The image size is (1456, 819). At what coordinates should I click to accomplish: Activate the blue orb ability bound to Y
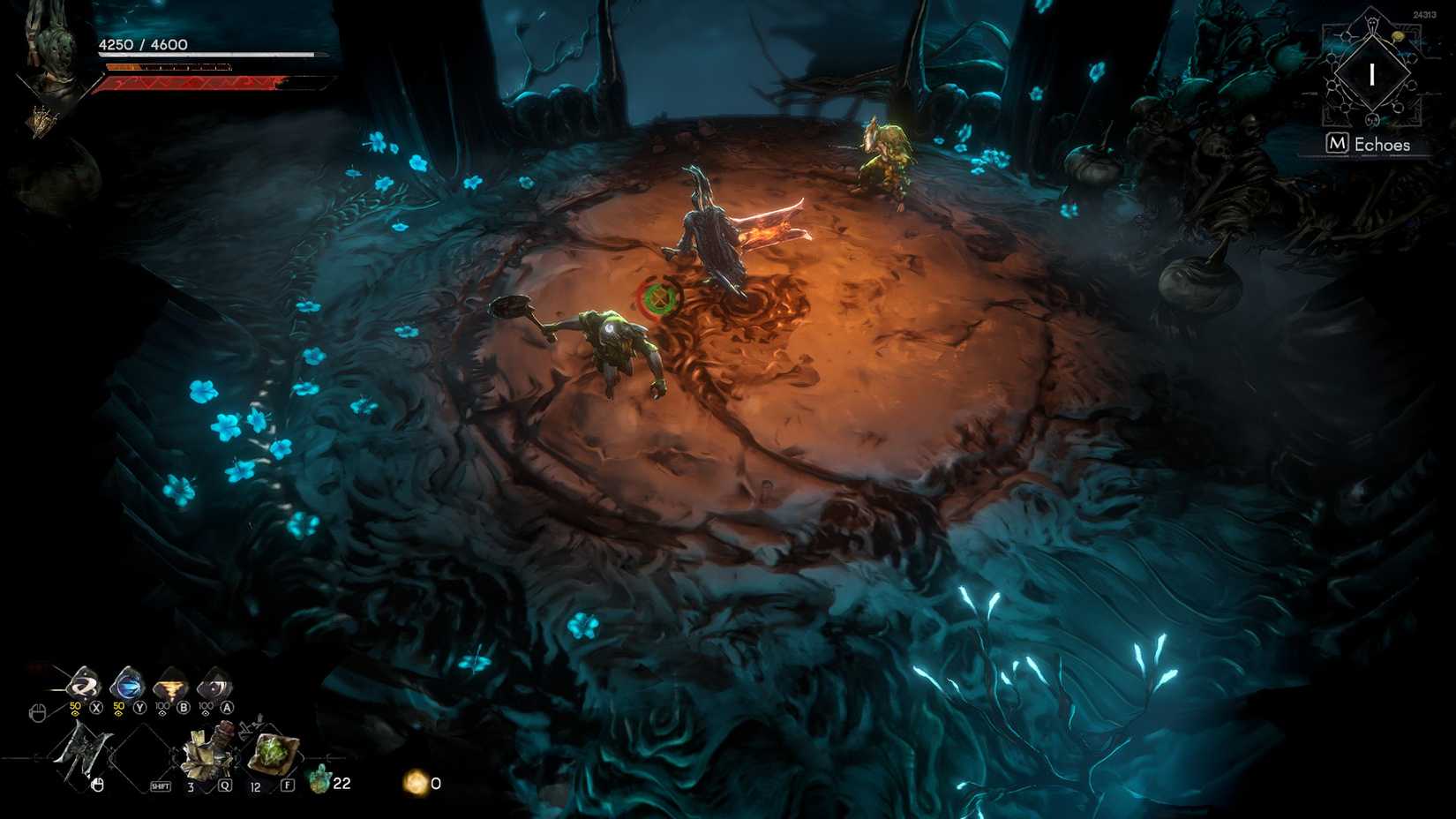pos(126,687)
